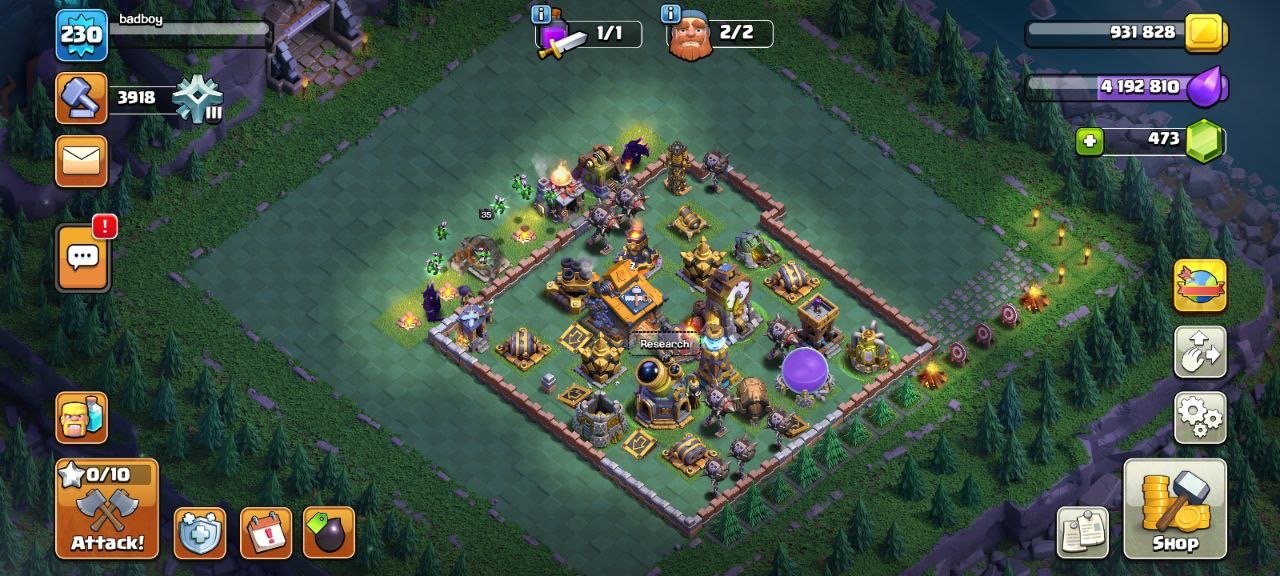Viewport: 1280px width, 576px height.
Task: Open the layout editor hand icon
Action: (1199, 352)
